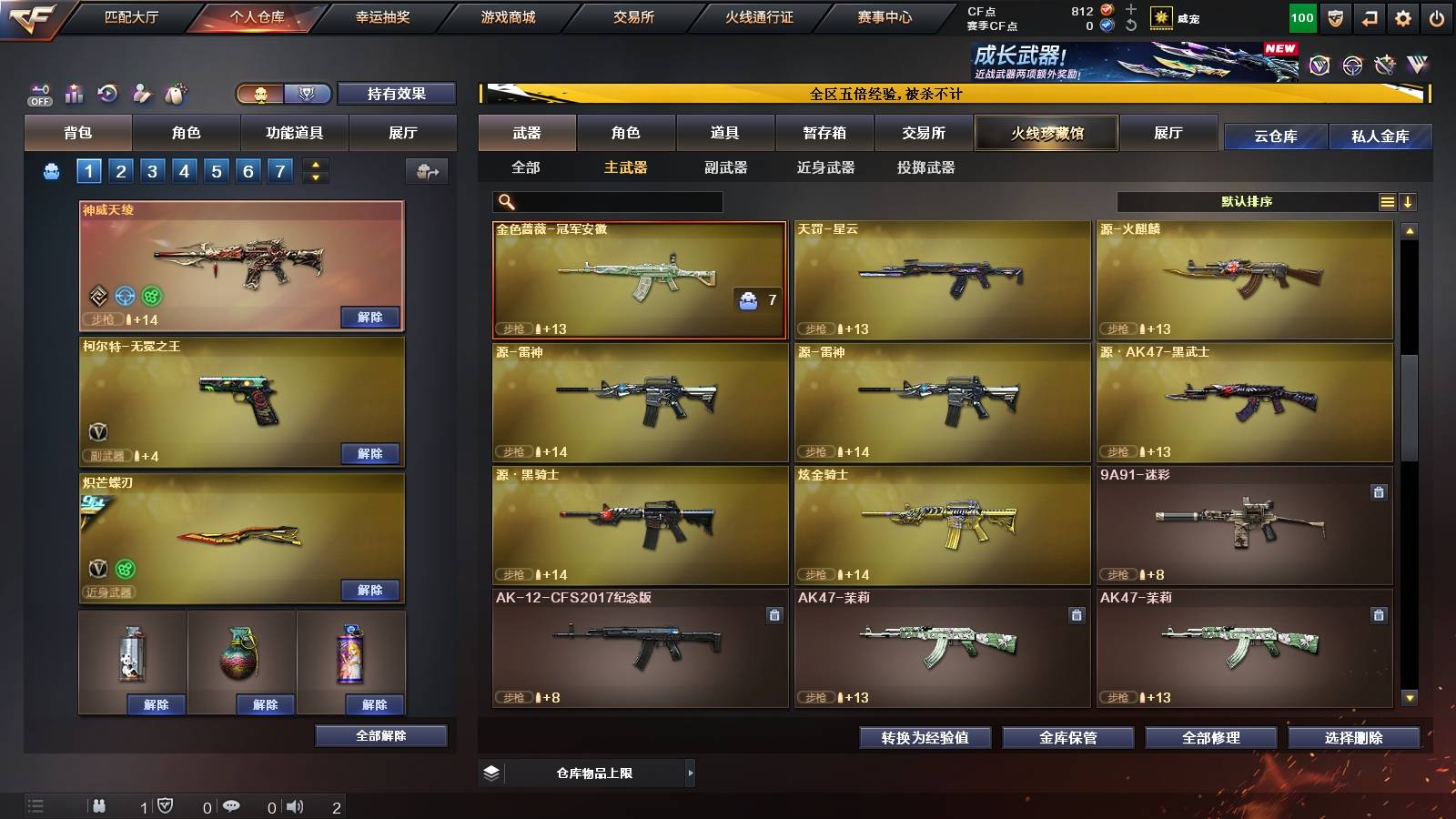Switch to the 火线珍藏馆 tab
The width and height of the screenshot is (1456, 819).
click(x=1046, y=133)
